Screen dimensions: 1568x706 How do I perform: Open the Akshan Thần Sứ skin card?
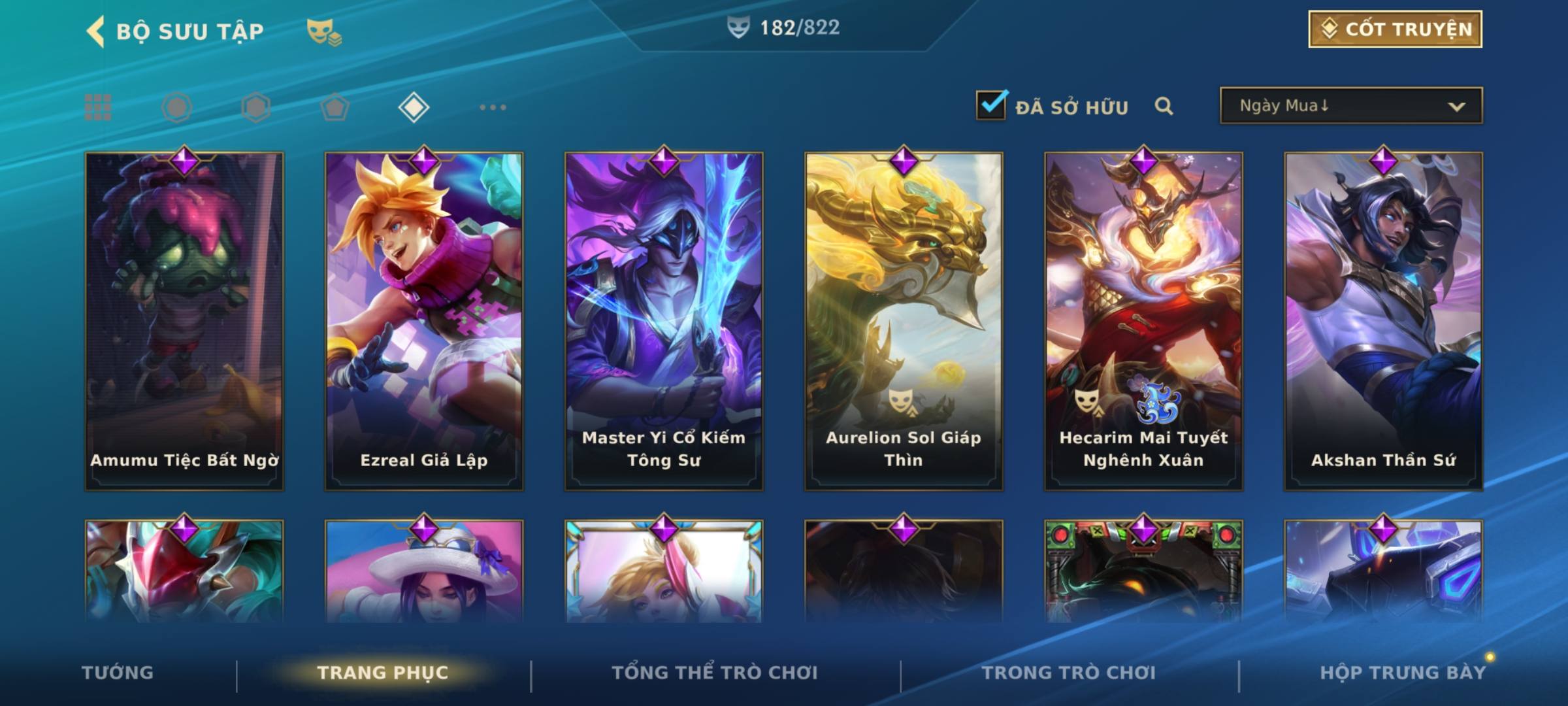coord(1383,320)
